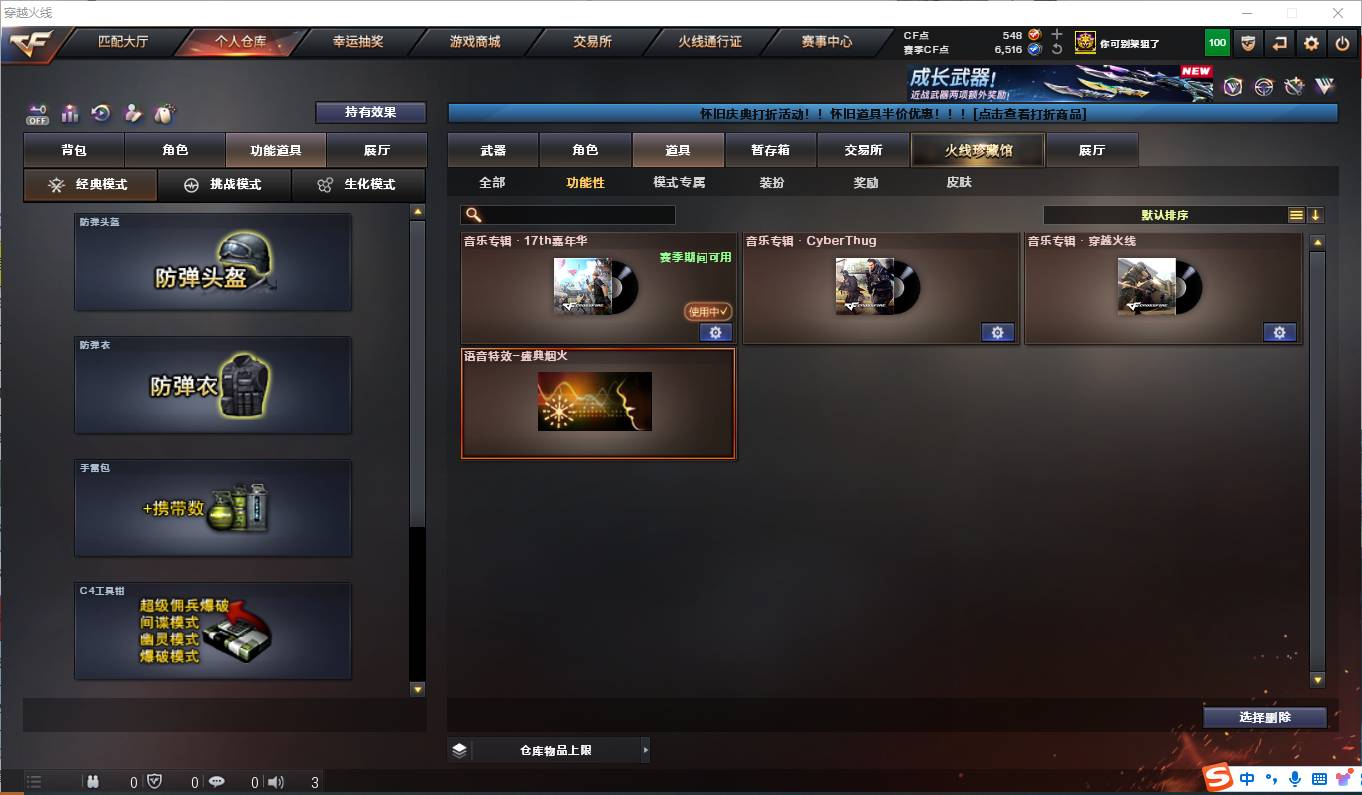Click the shield badge icon near the settings gear
The height and width of the screenshot is (795, 1362).
pyautogui.click(x=1247, y=42)
